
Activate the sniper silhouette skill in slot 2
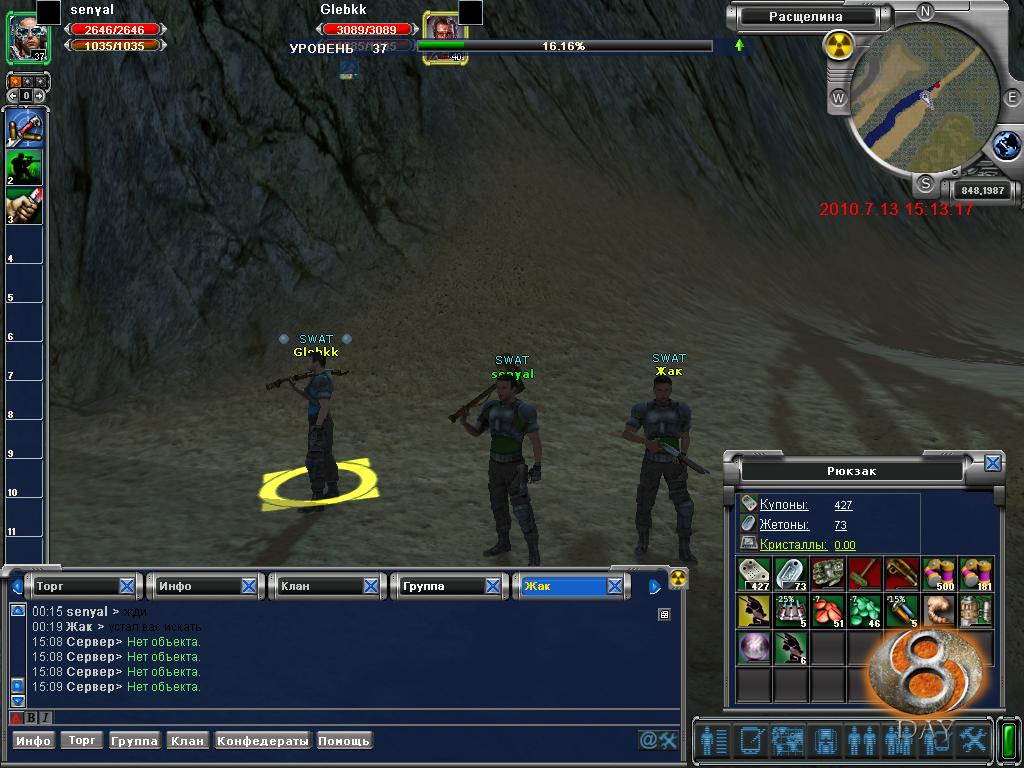(25, 168)
